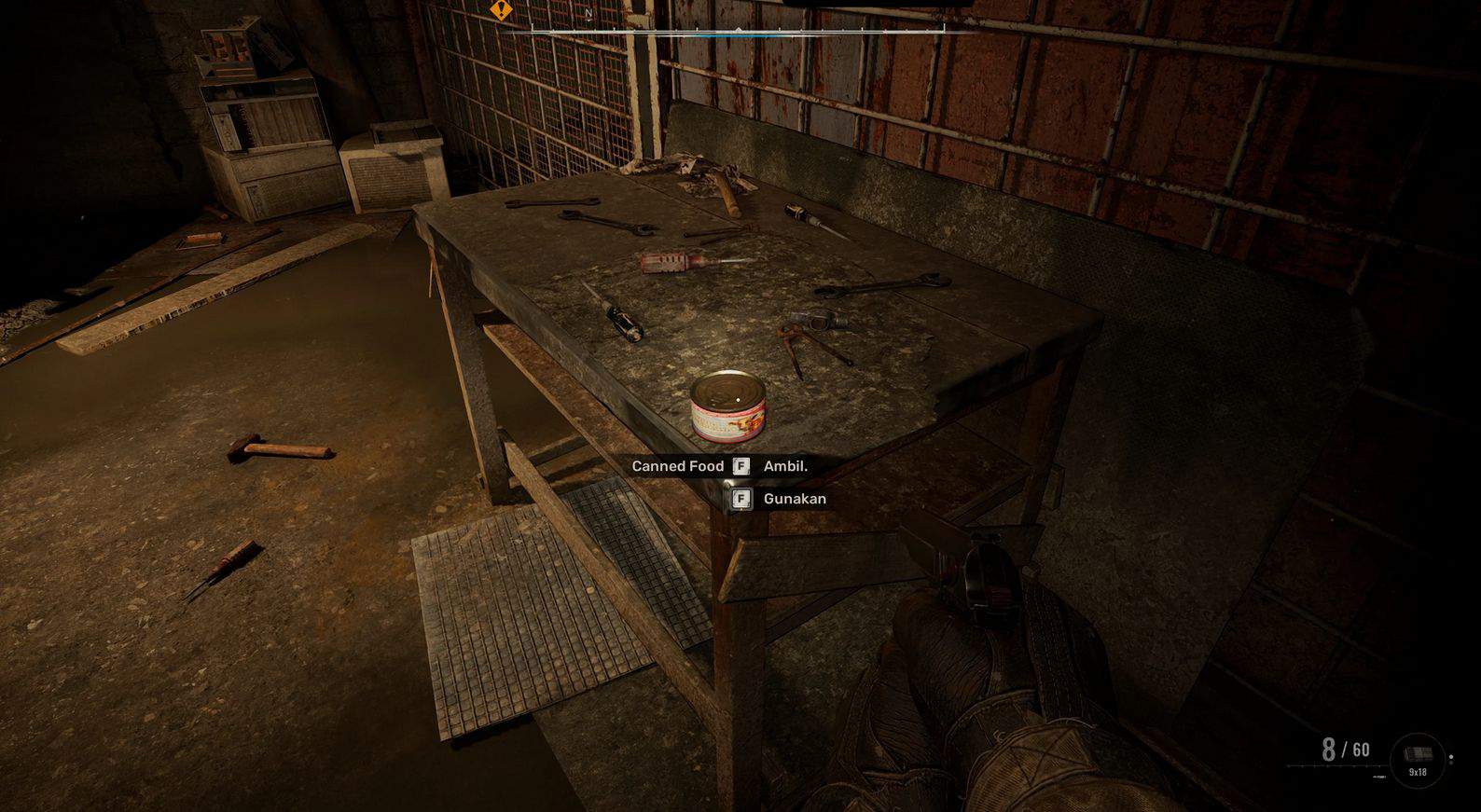Click the orange quest marker on the compass
Image resolution: width=1481 pixels, height=812 pixels.
[502, 10]
